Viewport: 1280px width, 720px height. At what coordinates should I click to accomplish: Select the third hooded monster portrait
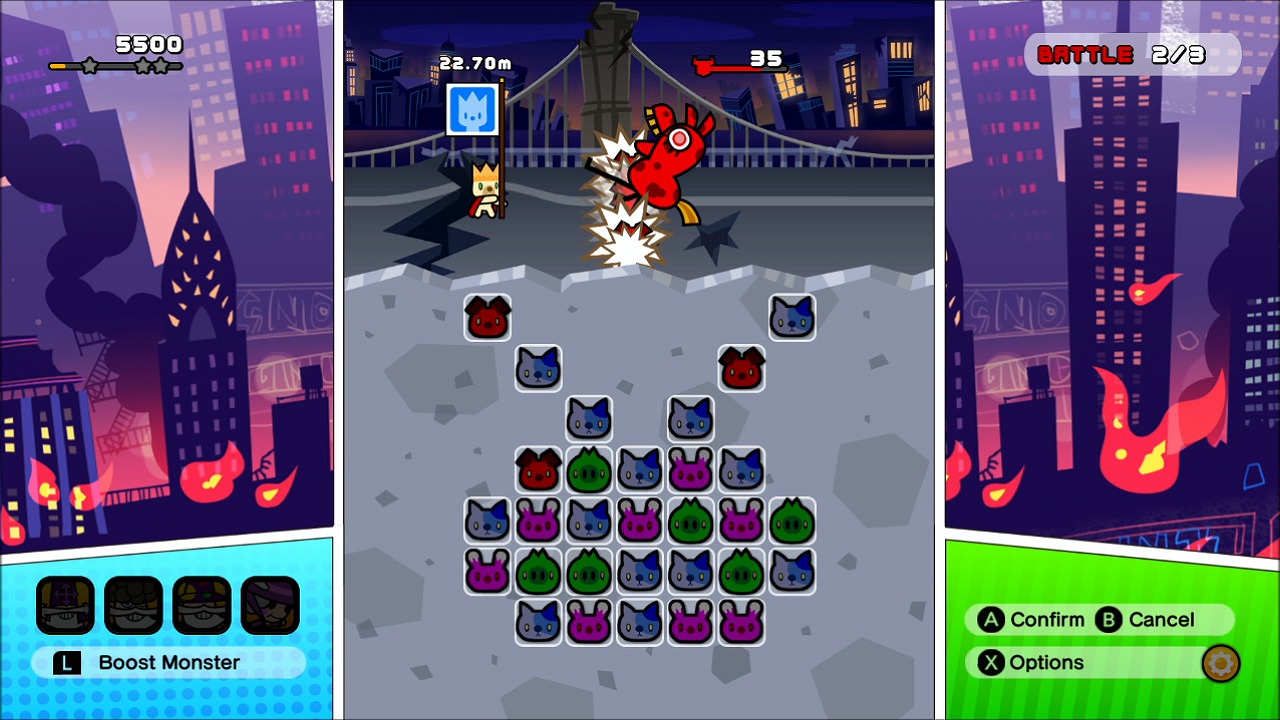[x=201, y=605]
